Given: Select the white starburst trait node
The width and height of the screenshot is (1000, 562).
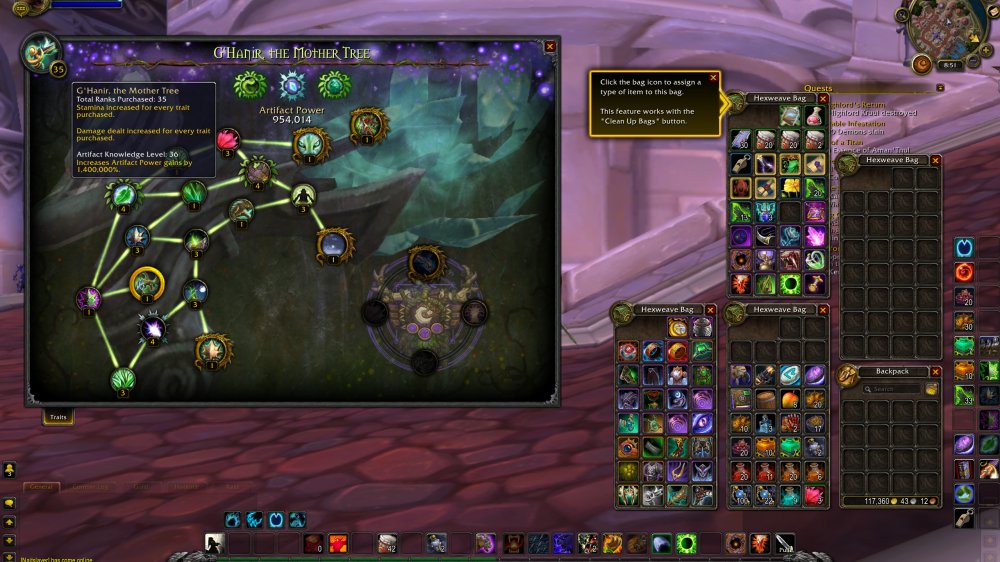Looking at the screenshot, I should (154, 327).
